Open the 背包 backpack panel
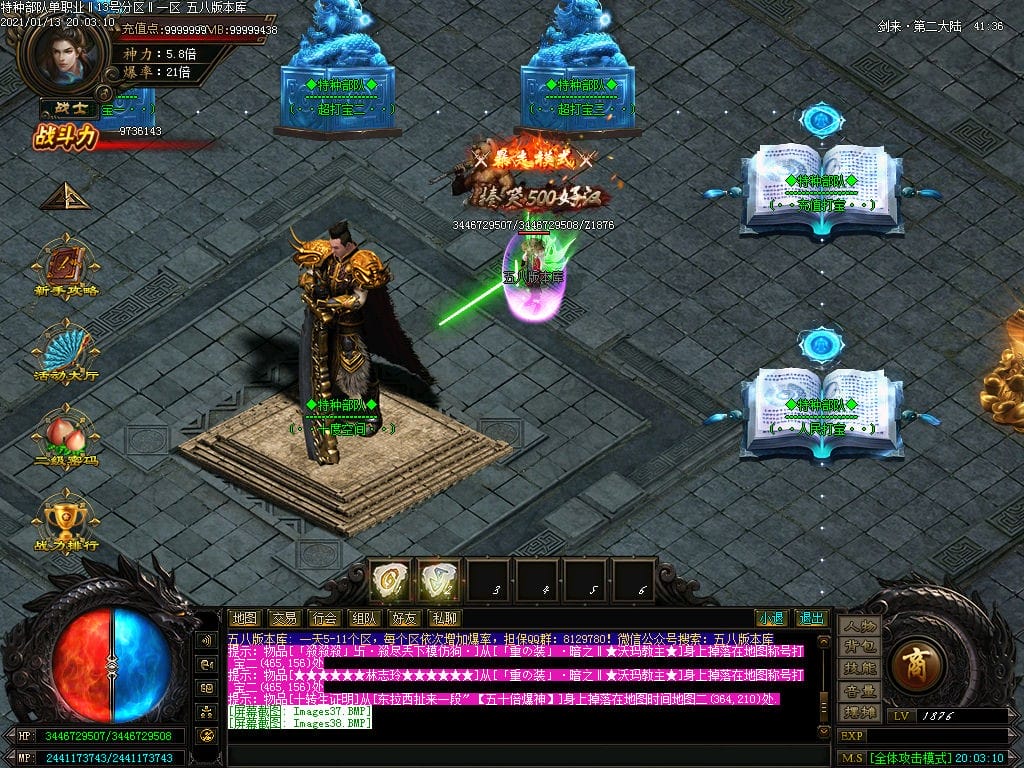This screenshot has height=768, width=1024. tap(859, 647)
